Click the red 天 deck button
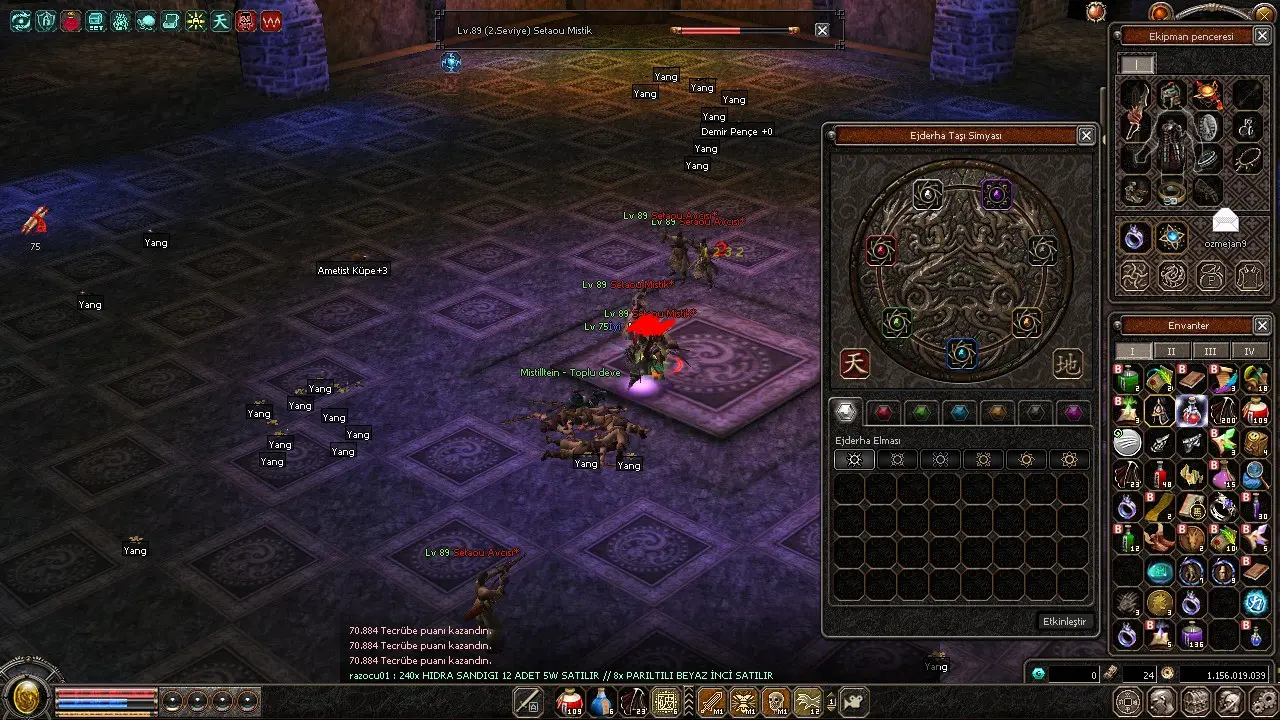 tap(854, 363)
